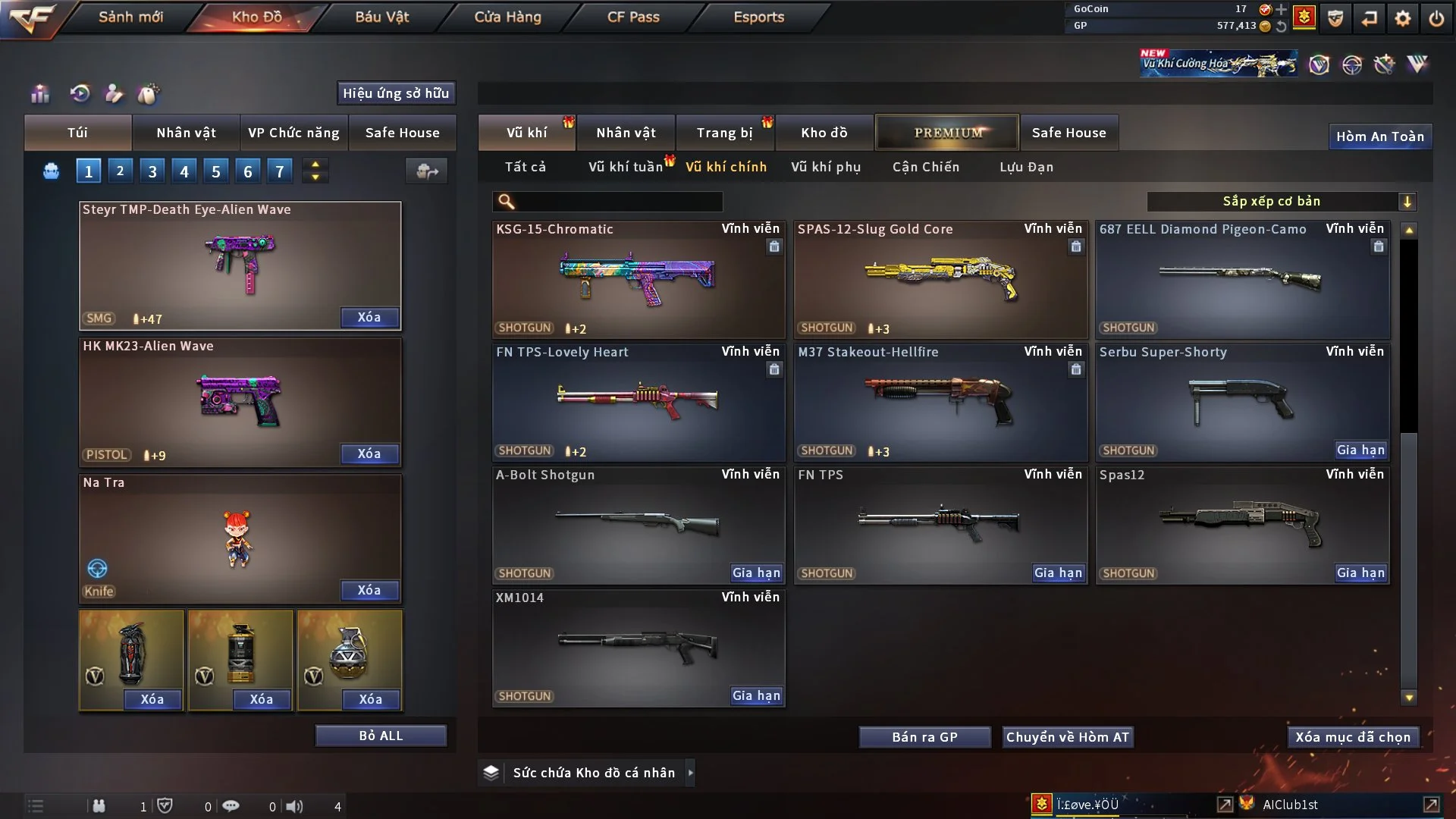Viewport: 1456px width, 819px height.
Task: Move items with Chuyển về Hòm AT
Action: click(1067, 737)
